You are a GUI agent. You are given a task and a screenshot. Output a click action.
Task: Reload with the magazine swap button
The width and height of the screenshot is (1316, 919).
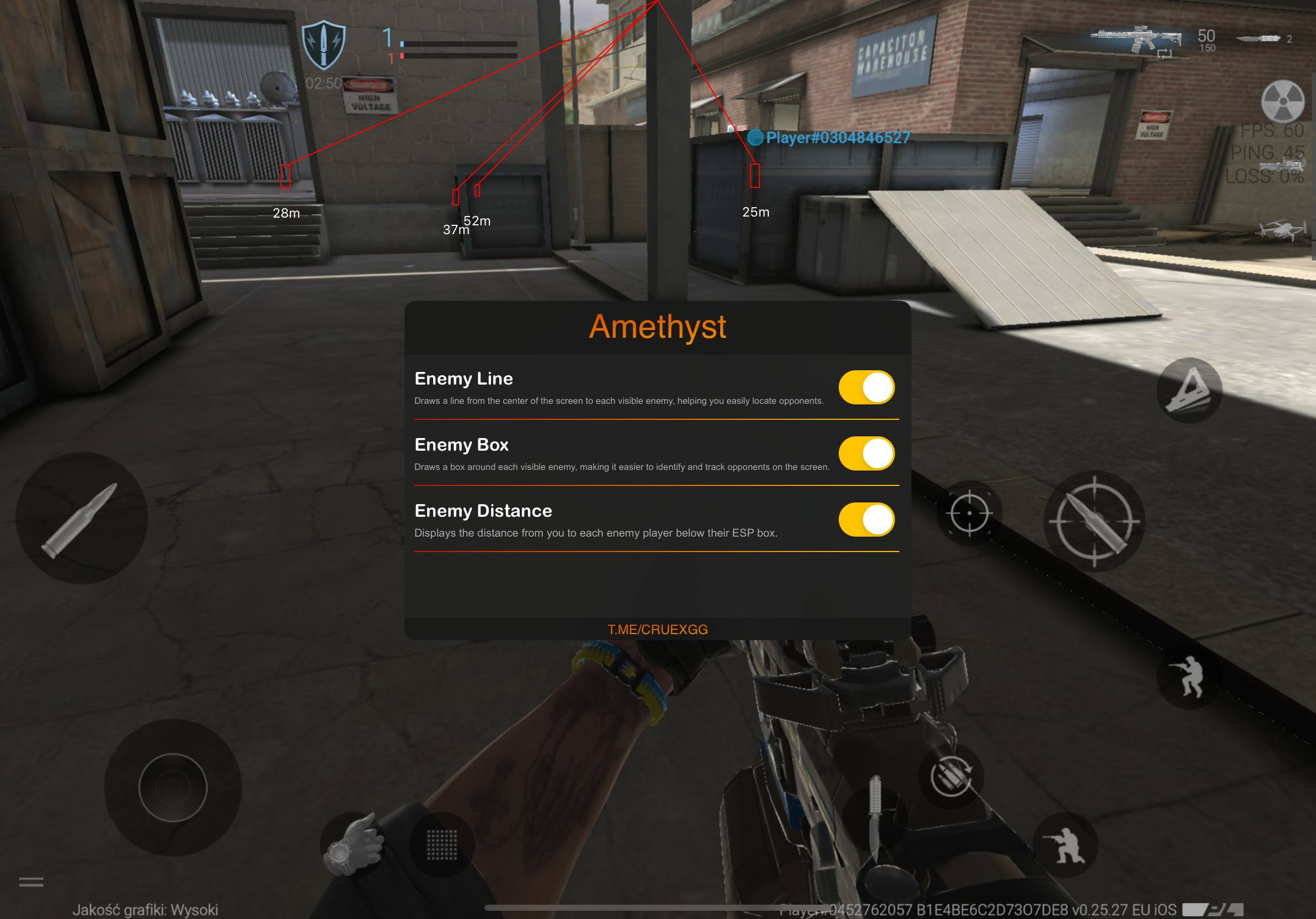point(951,776)
